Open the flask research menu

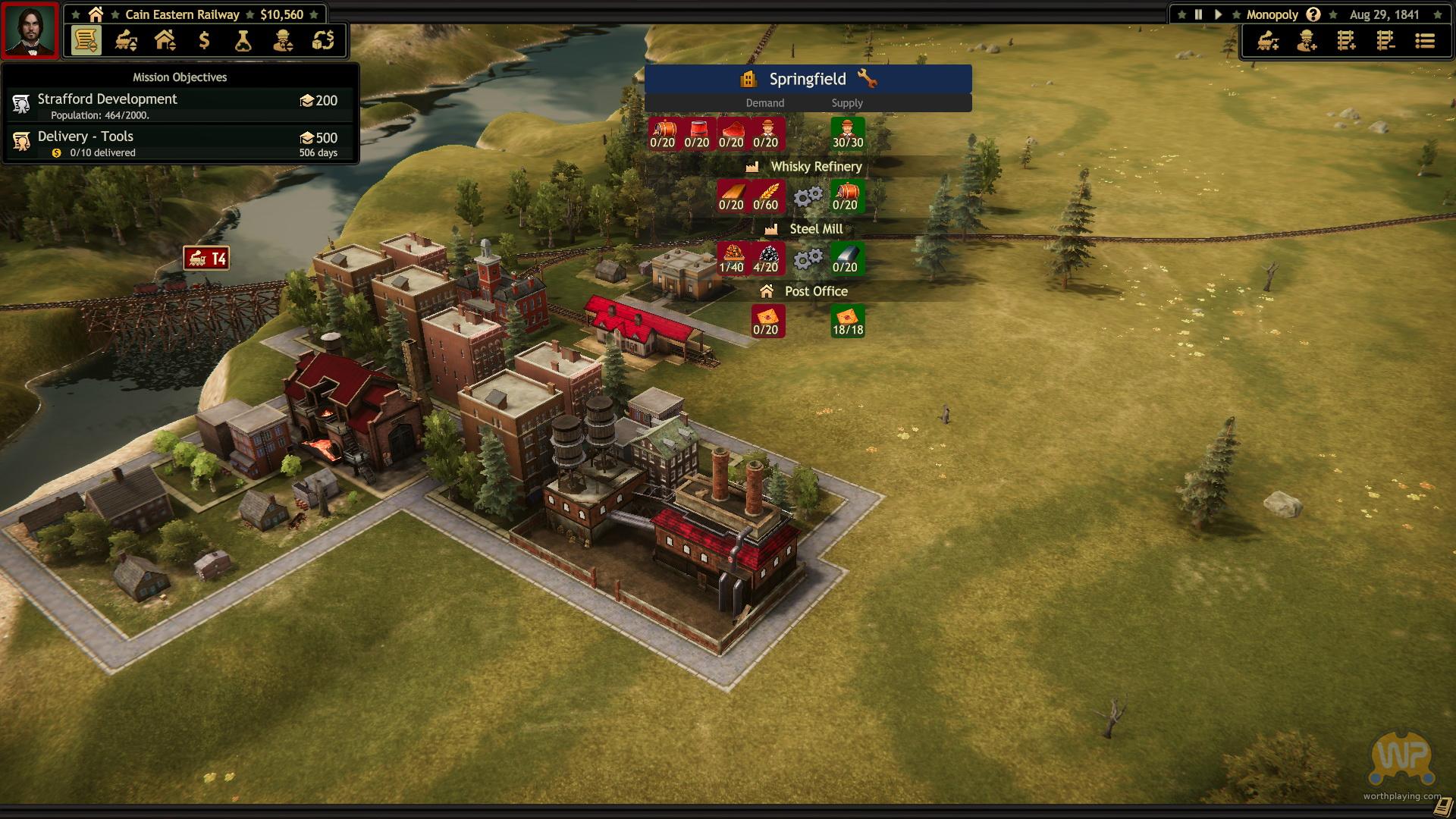coord(243,40)
